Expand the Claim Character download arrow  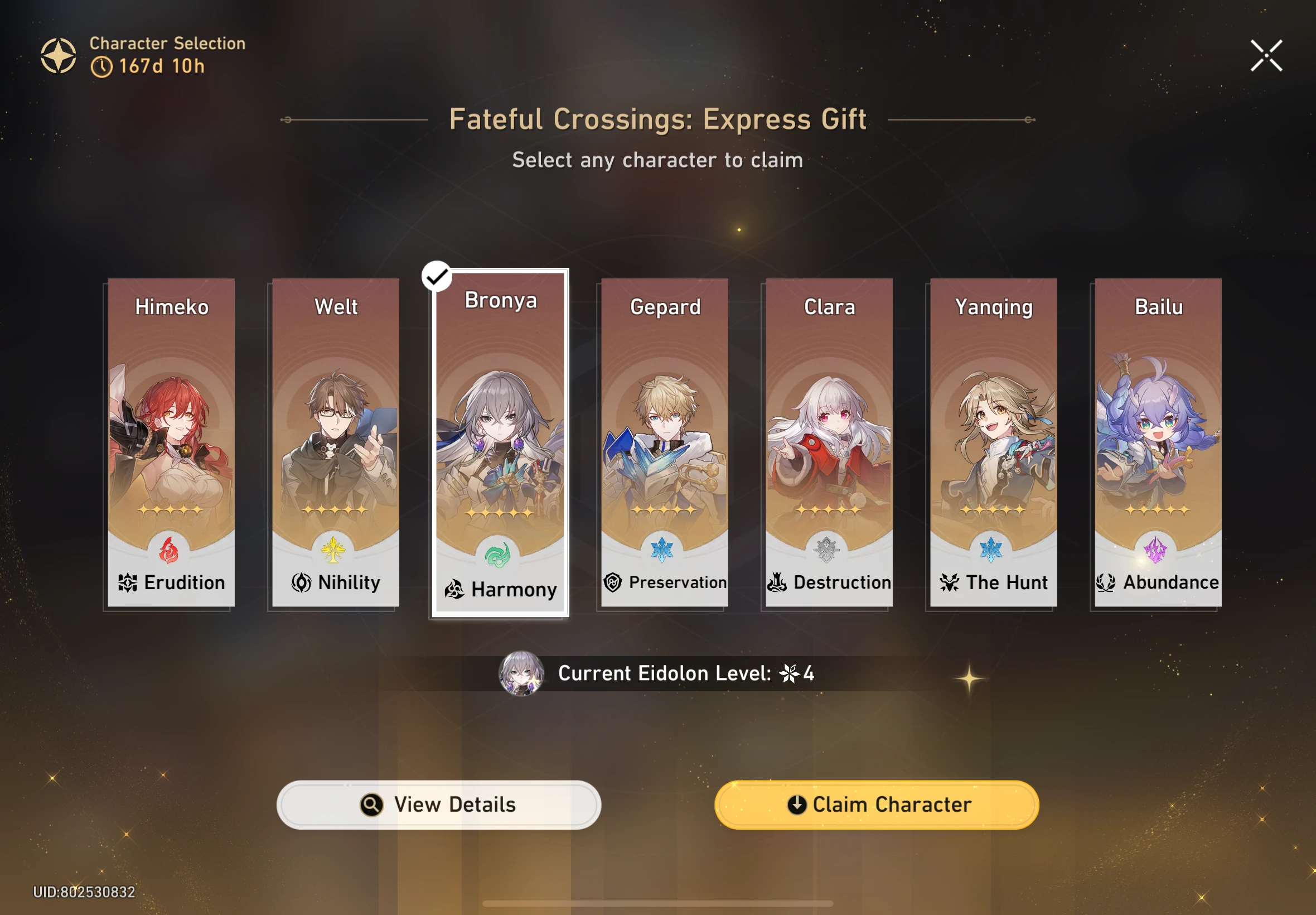796,805
